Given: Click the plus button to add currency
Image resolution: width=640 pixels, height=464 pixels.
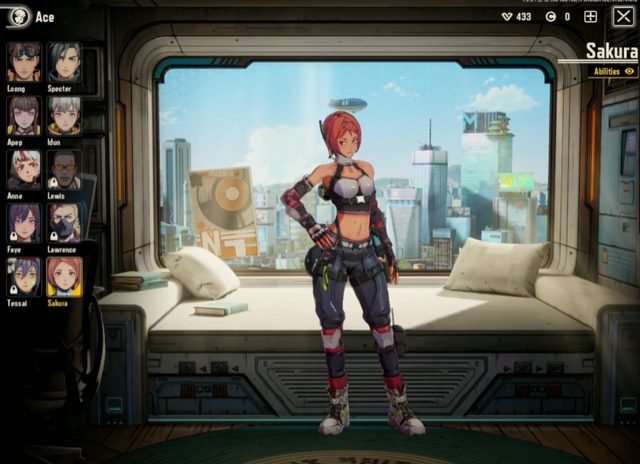Looking at the screenshot, I should coord(590,17).
